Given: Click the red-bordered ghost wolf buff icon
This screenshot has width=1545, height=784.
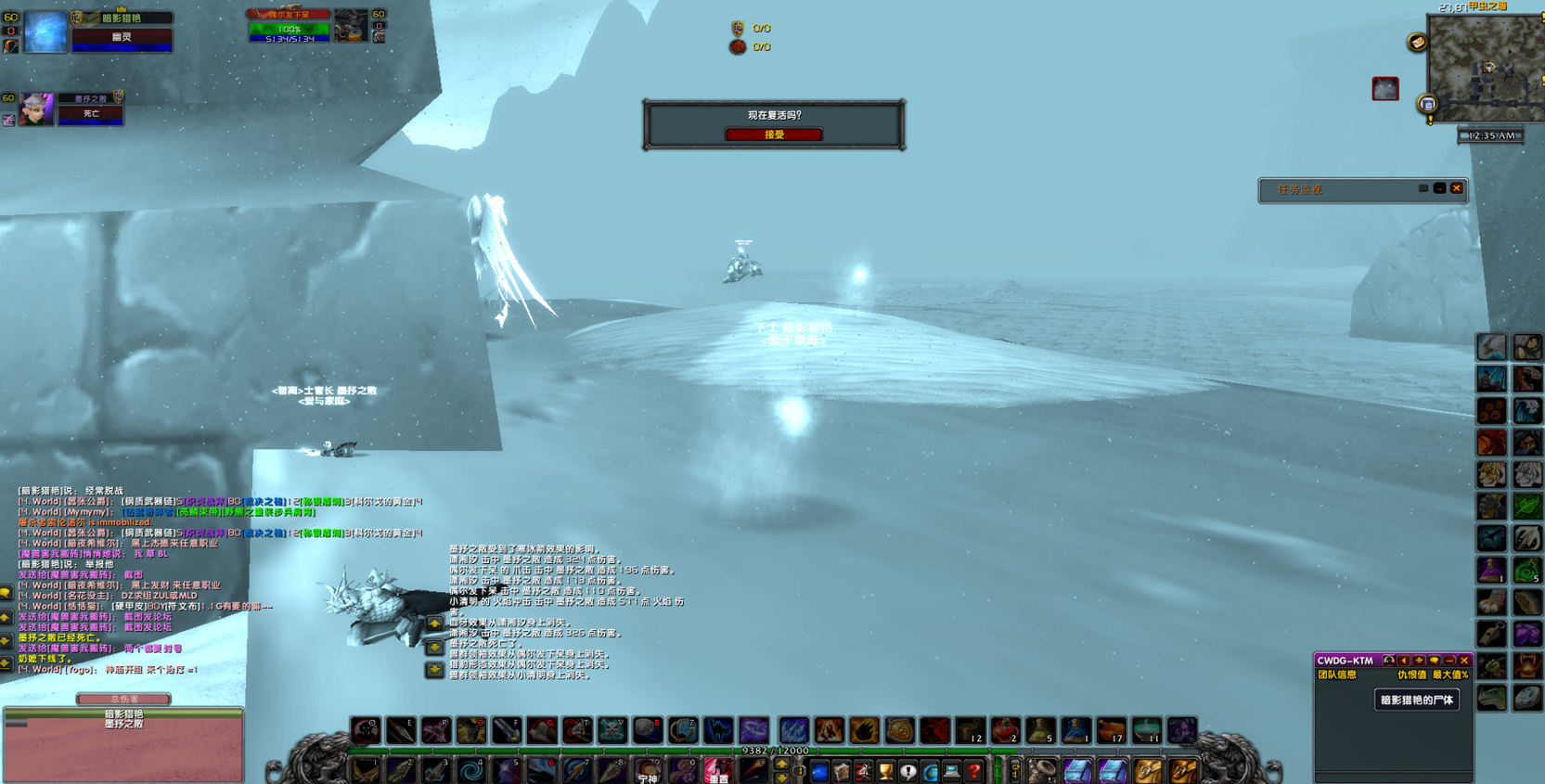Looking at the screenshot, I should (x=1384, y=88).
